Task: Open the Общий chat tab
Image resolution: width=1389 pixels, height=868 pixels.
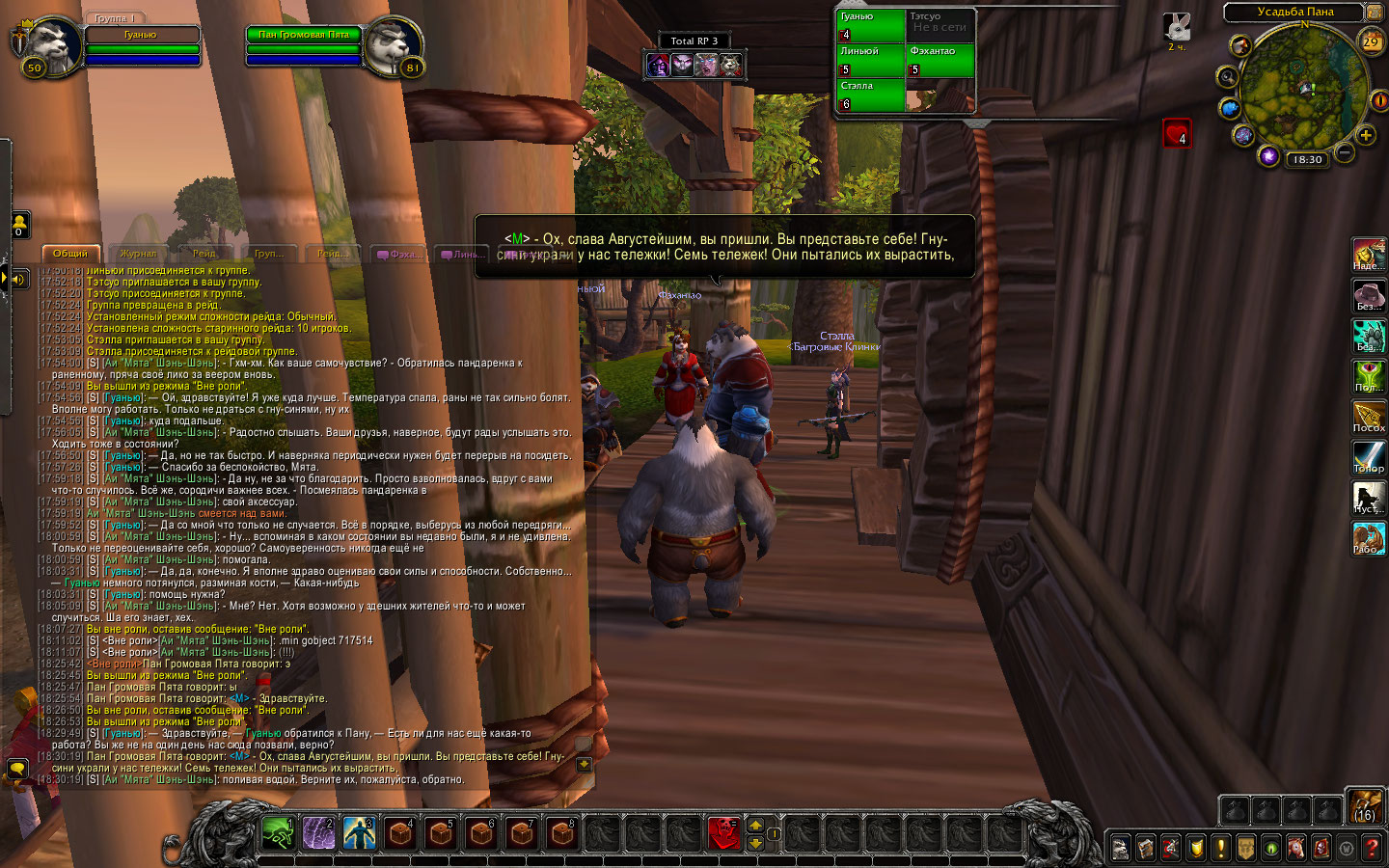Action: pos(70,254)
